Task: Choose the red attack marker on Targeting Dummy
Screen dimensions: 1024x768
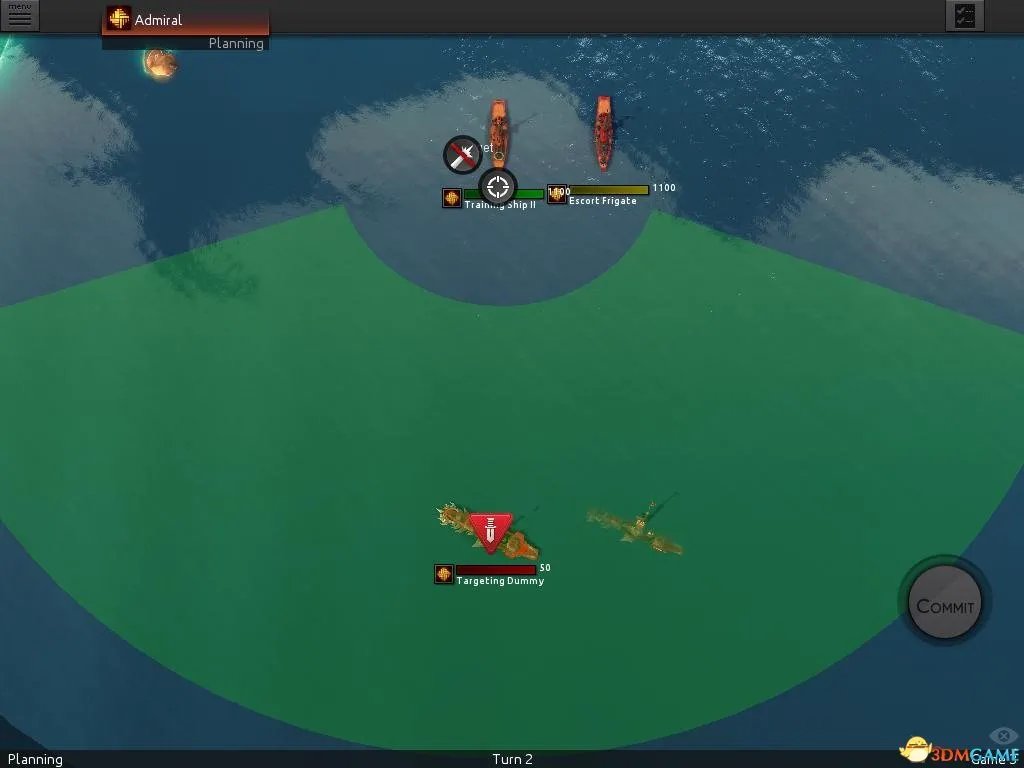Action: point(490,531)
